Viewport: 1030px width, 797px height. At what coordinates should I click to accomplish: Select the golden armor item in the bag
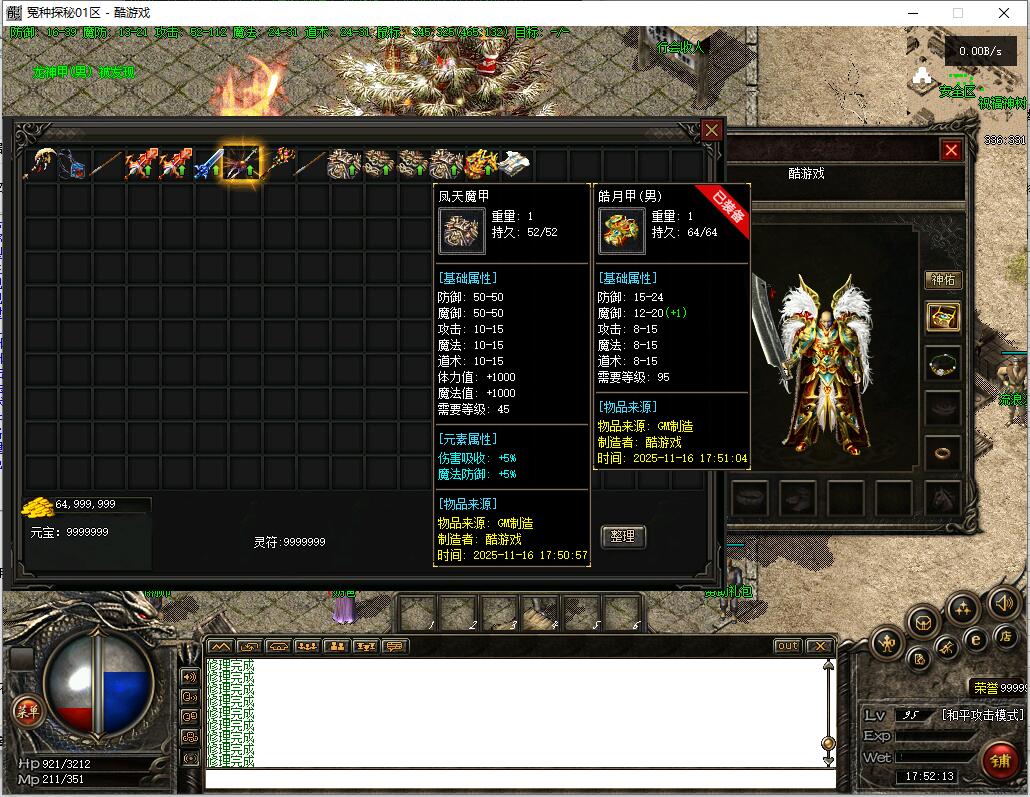(480, 162)
